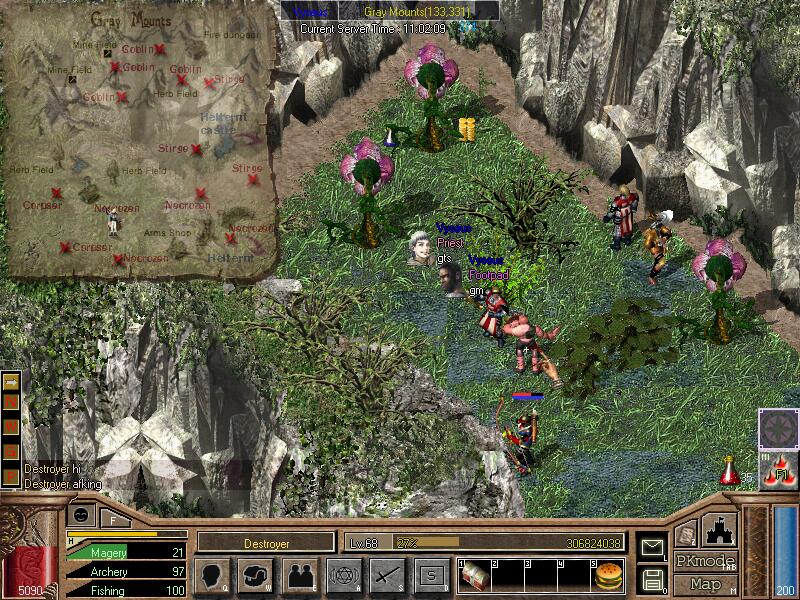This screenshot has width=800, height=600.
Task: Click the arrow button atop chat filters
Action: tap(12, 382)
